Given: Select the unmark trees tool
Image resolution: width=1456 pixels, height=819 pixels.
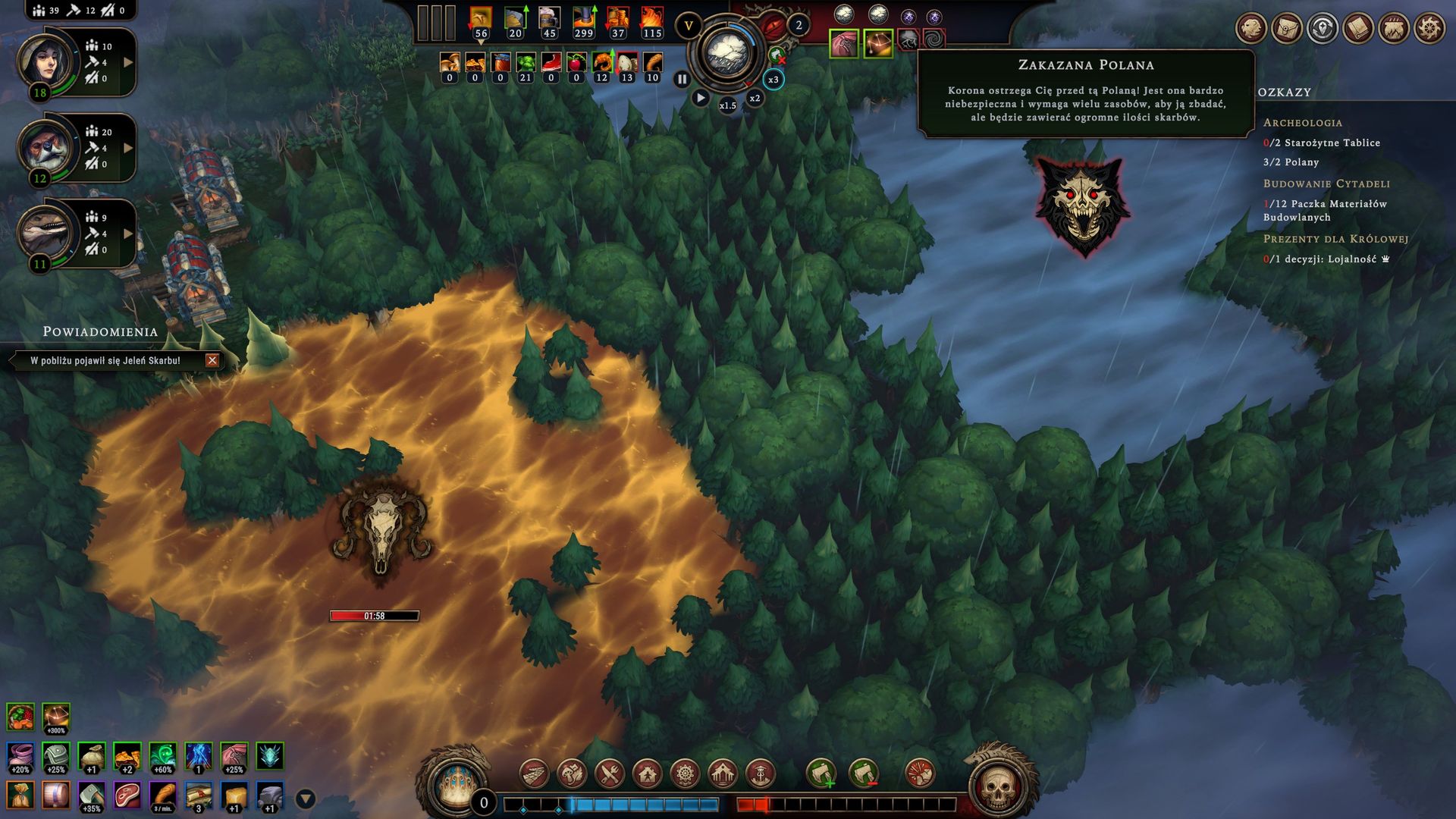Looking at the screenshot, I should [863, 774].
